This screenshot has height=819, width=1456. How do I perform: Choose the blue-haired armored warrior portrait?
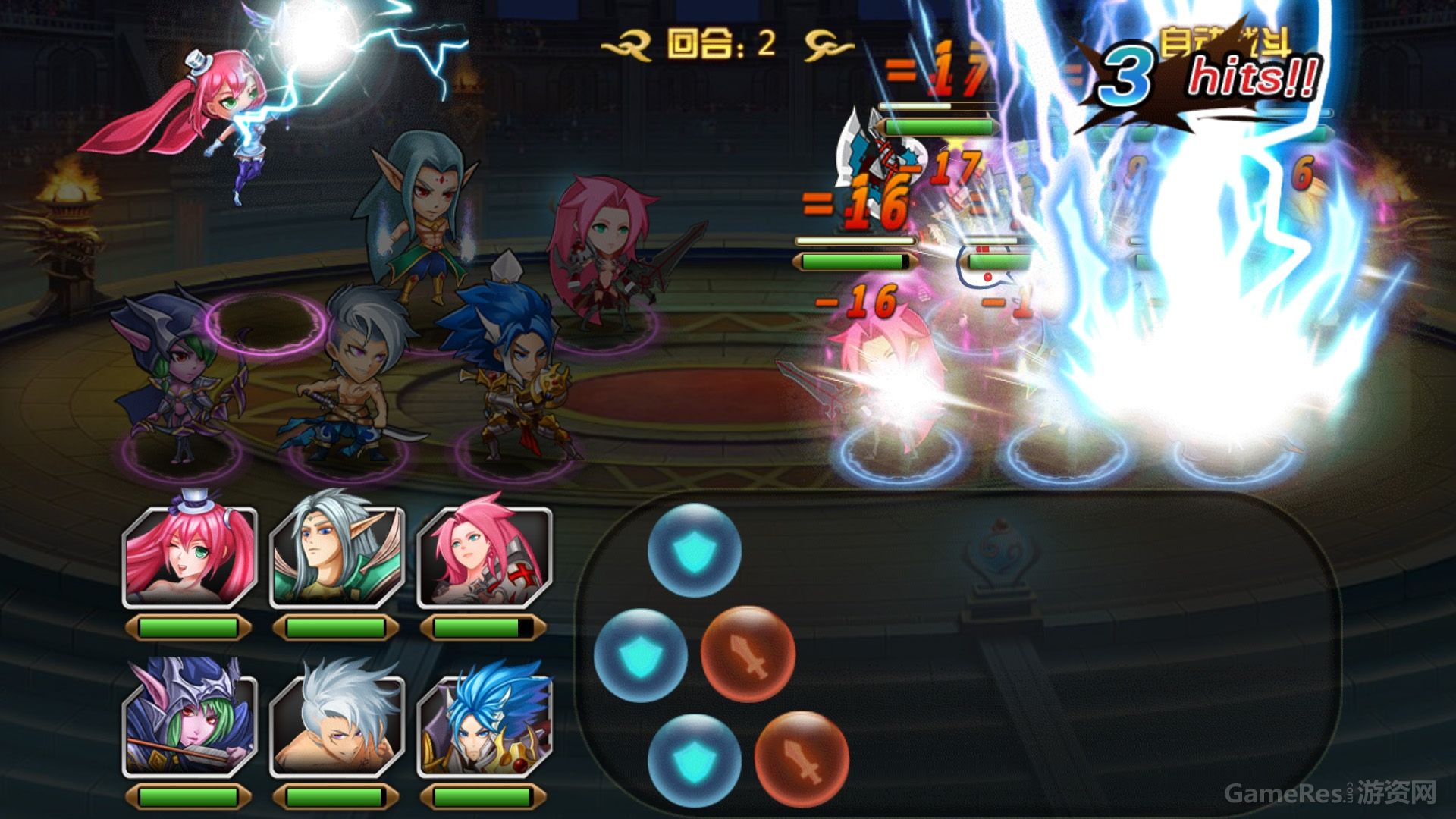point(484,724)
